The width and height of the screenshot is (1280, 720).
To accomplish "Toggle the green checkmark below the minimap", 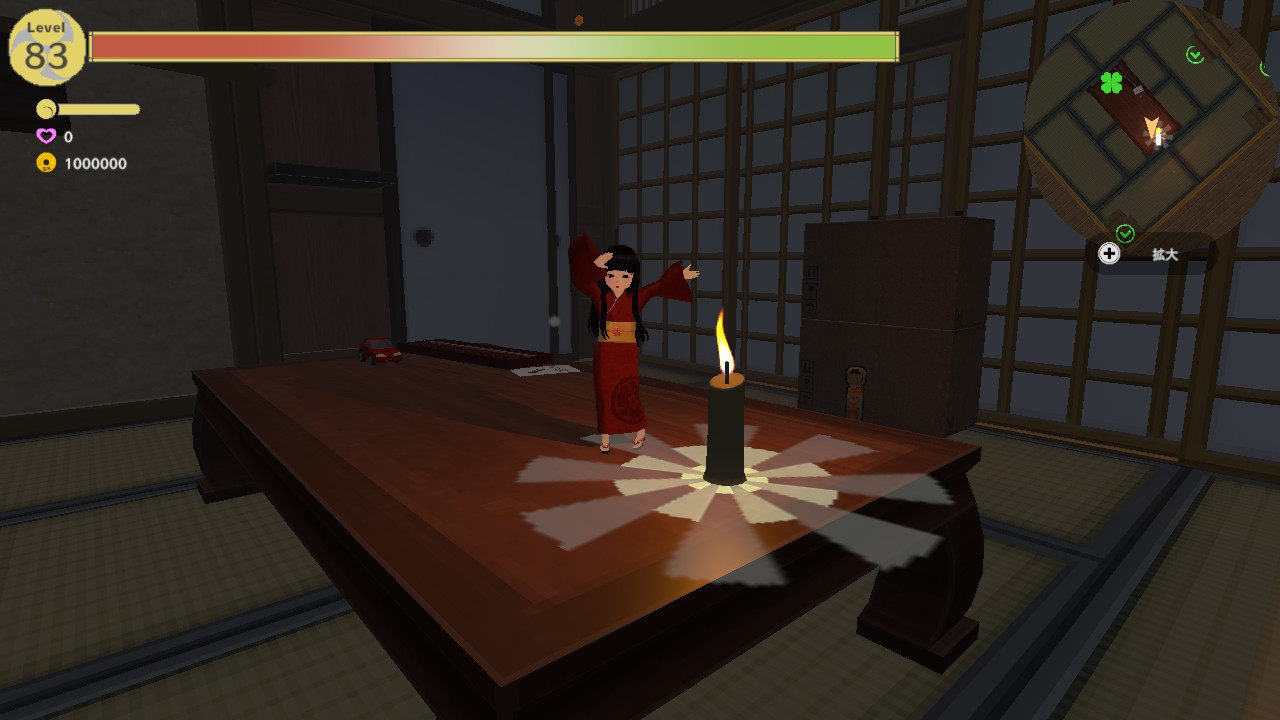I will pos(1127,234).
